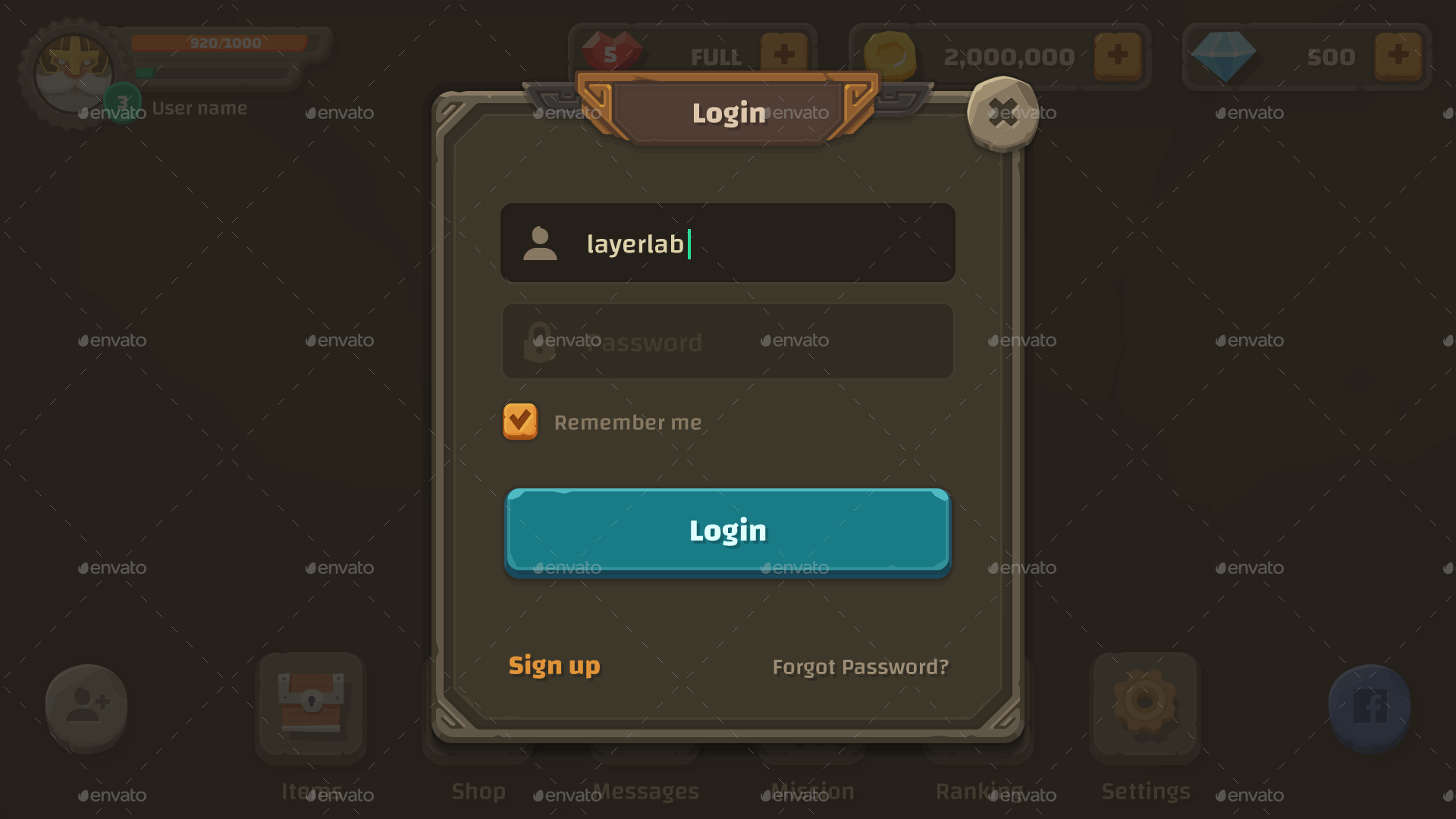
Task: Click Forgot Password?
Action: click(x=860, y=667)
